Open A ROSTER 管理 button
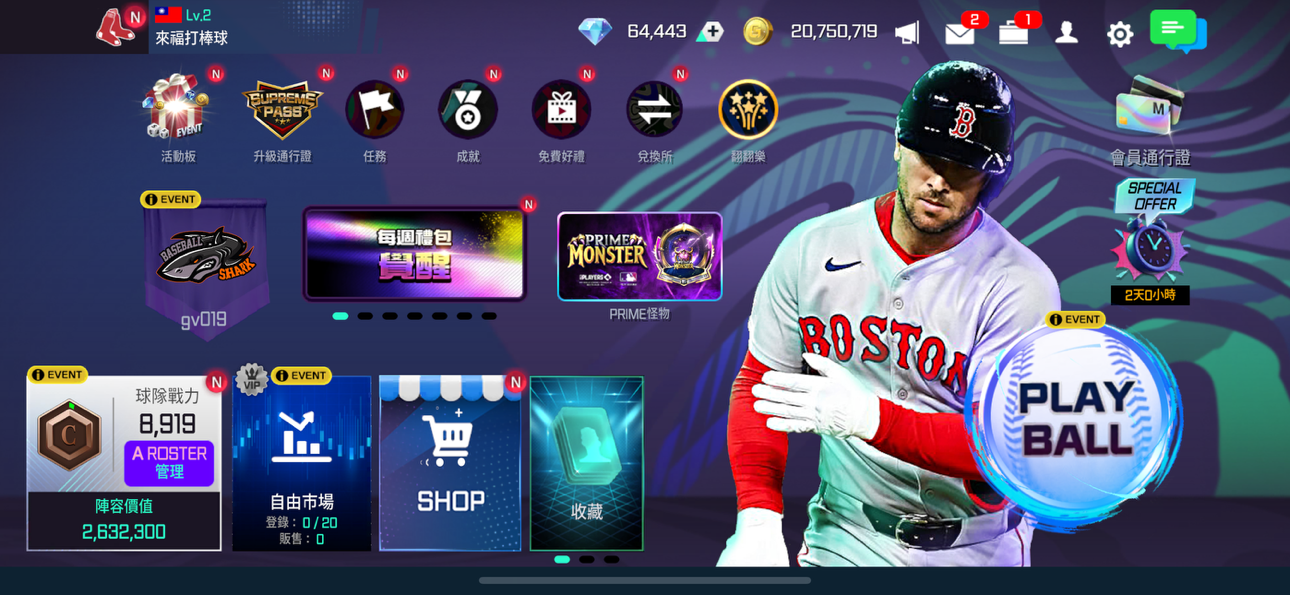The height and width of the screenshot is (595, 1290). [x=169, y=463]
